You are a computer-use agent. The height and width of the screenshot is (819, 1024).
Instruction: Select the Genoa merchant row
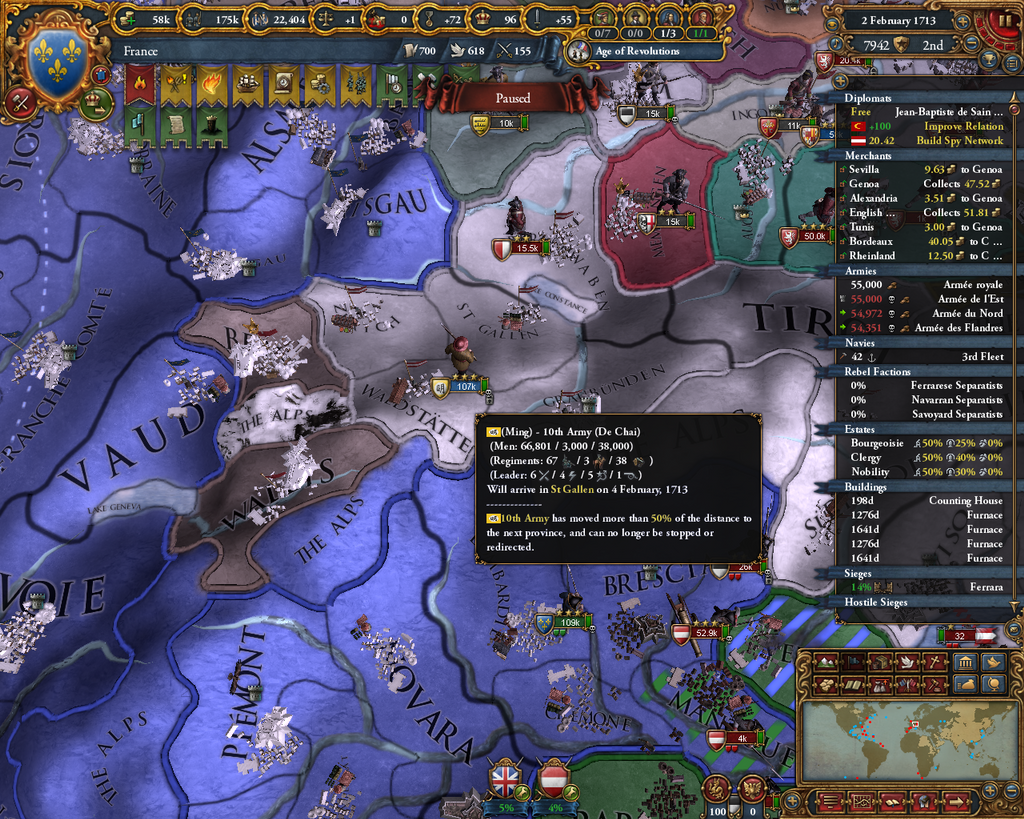[x=925, y=184]
